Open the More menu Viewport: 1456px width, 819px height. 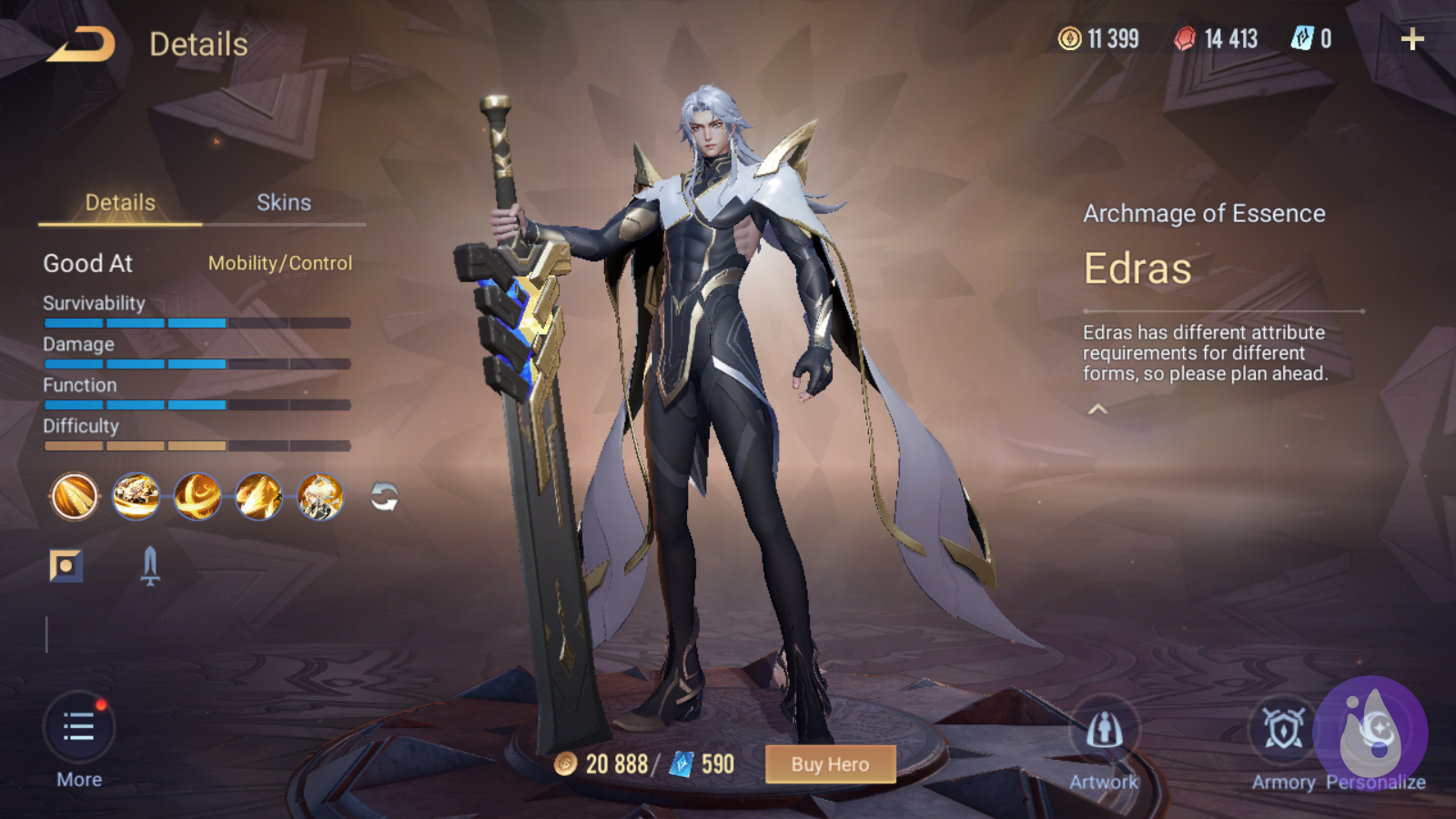point(79,729)
